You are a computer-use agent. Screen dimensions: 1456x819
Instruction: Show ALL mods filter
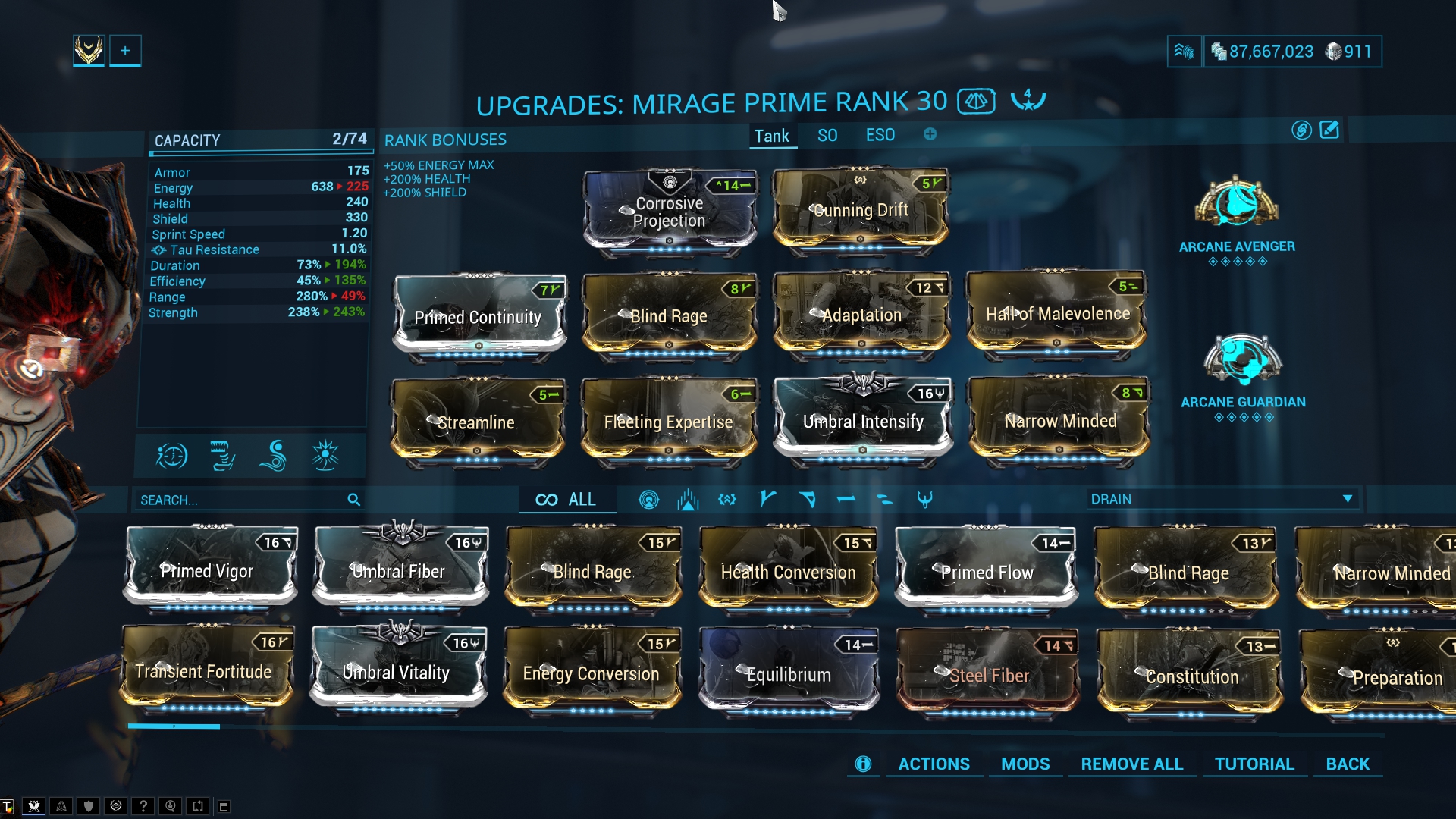tap(566, 500)
